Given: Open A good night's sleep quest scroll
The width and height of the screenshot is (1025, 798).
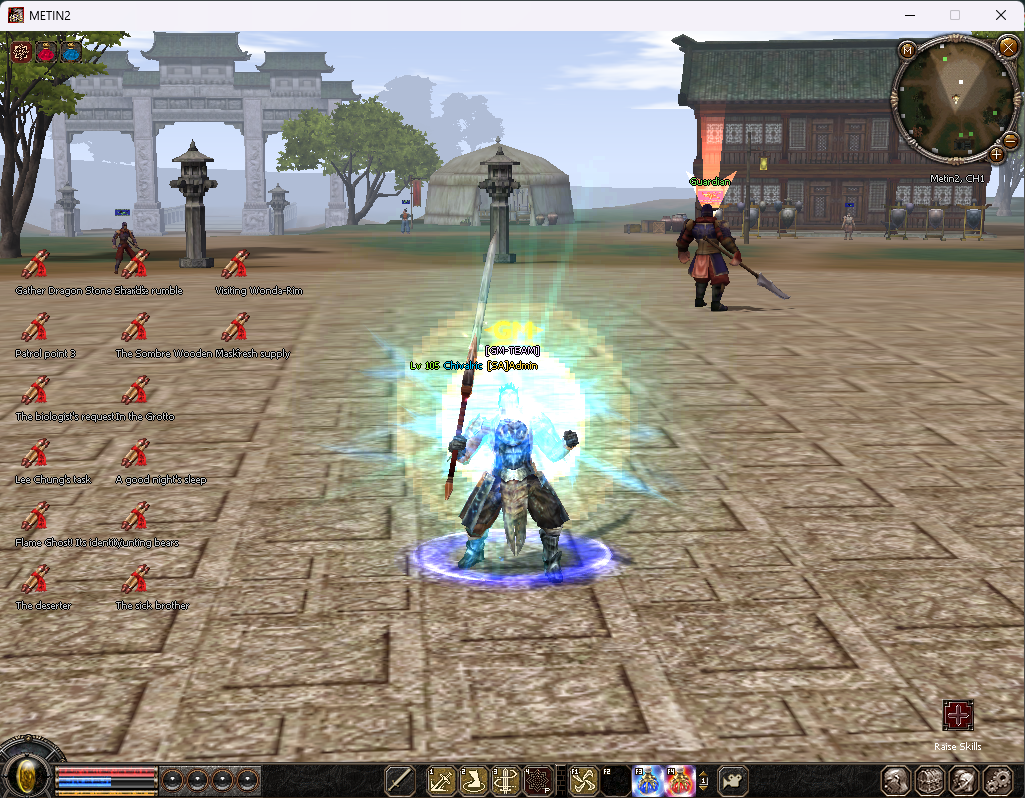Looking at the screenshot, I should pyautogui.click(x=136, y=454).
